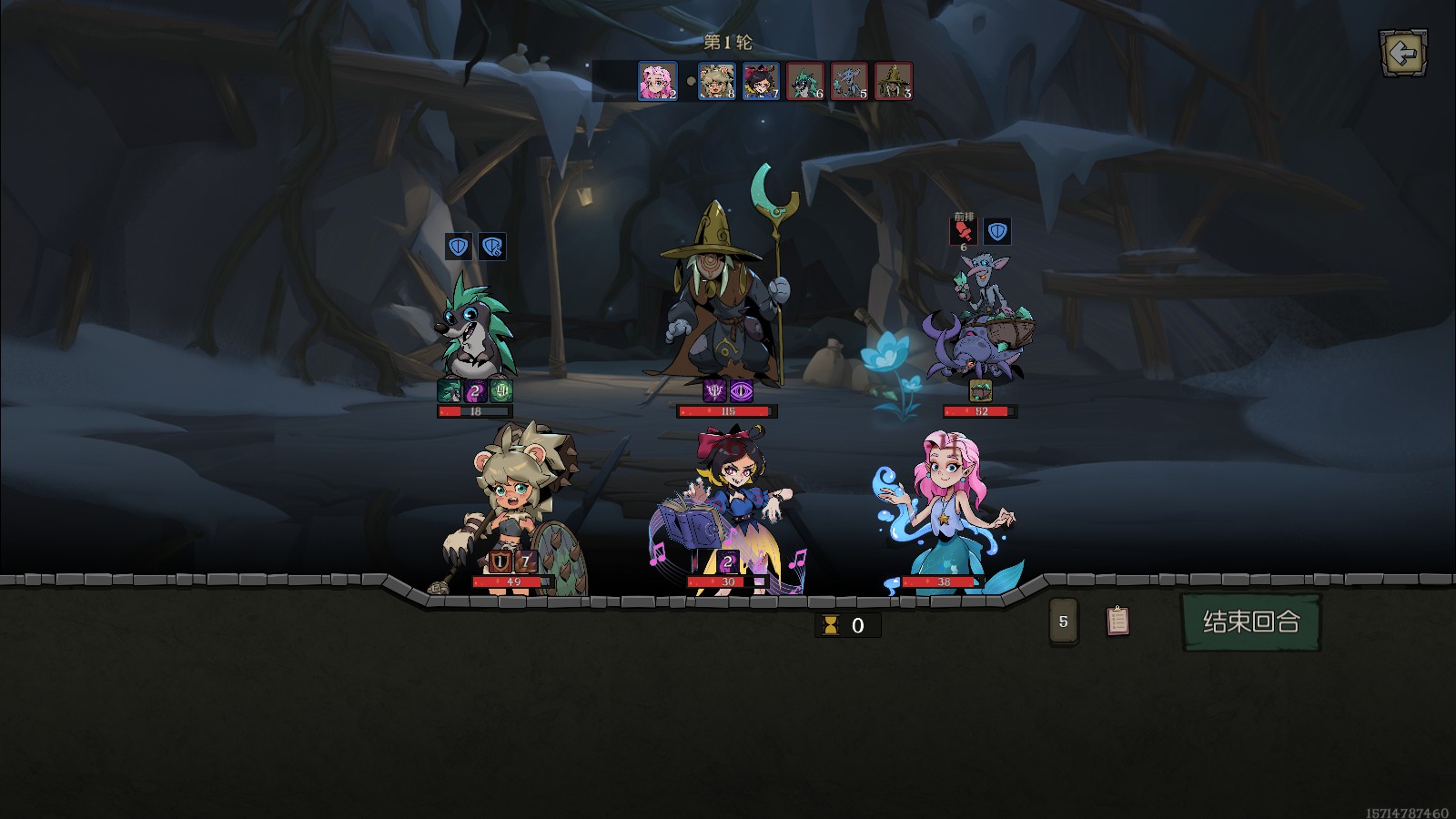Inspect the hedgehog's purple swirl status icon
Screen dimensions: 1456x819
475,391
